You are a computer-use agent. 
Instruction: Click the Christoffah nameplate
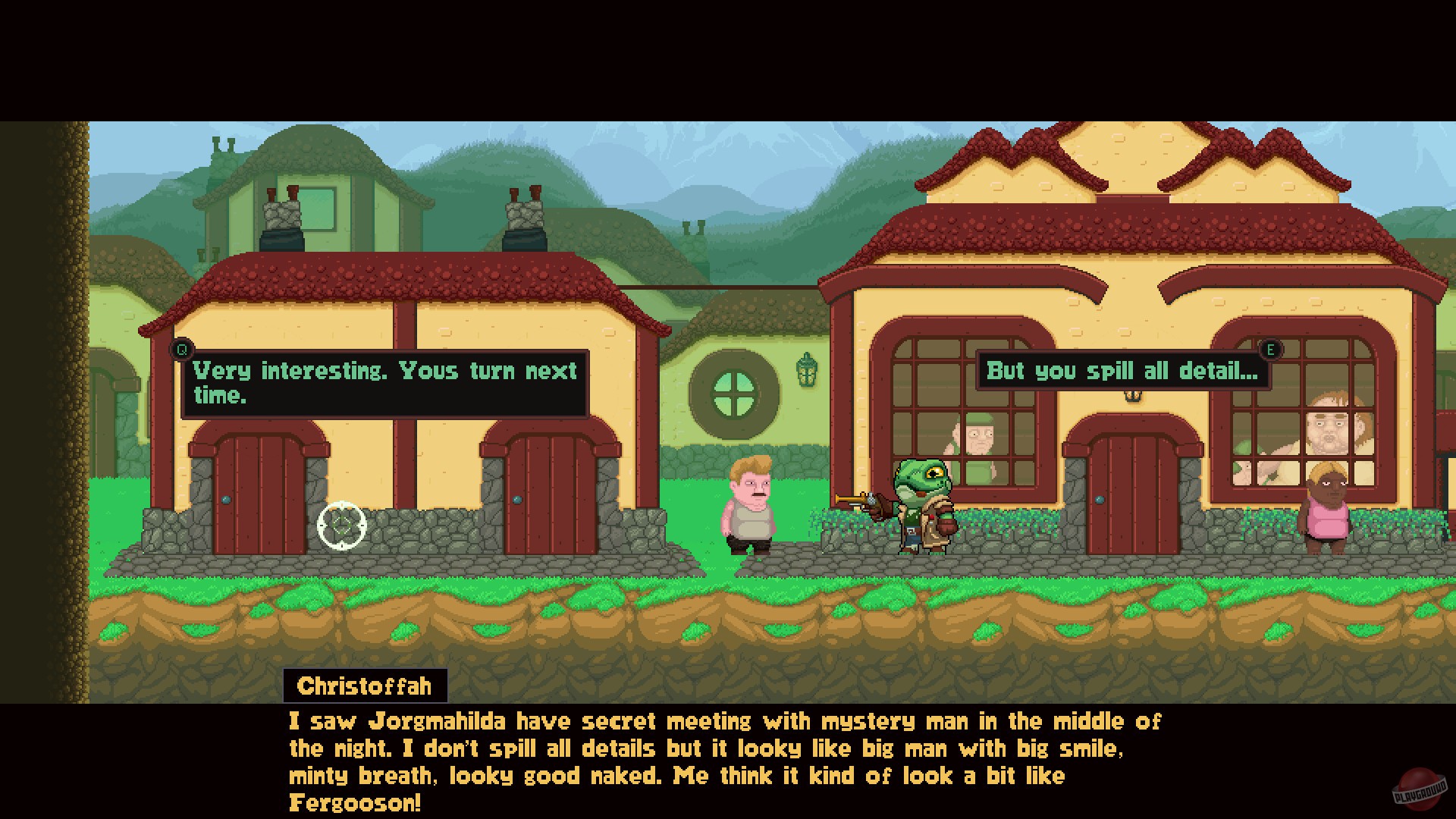pyautogui.click(x=364, y=686)
